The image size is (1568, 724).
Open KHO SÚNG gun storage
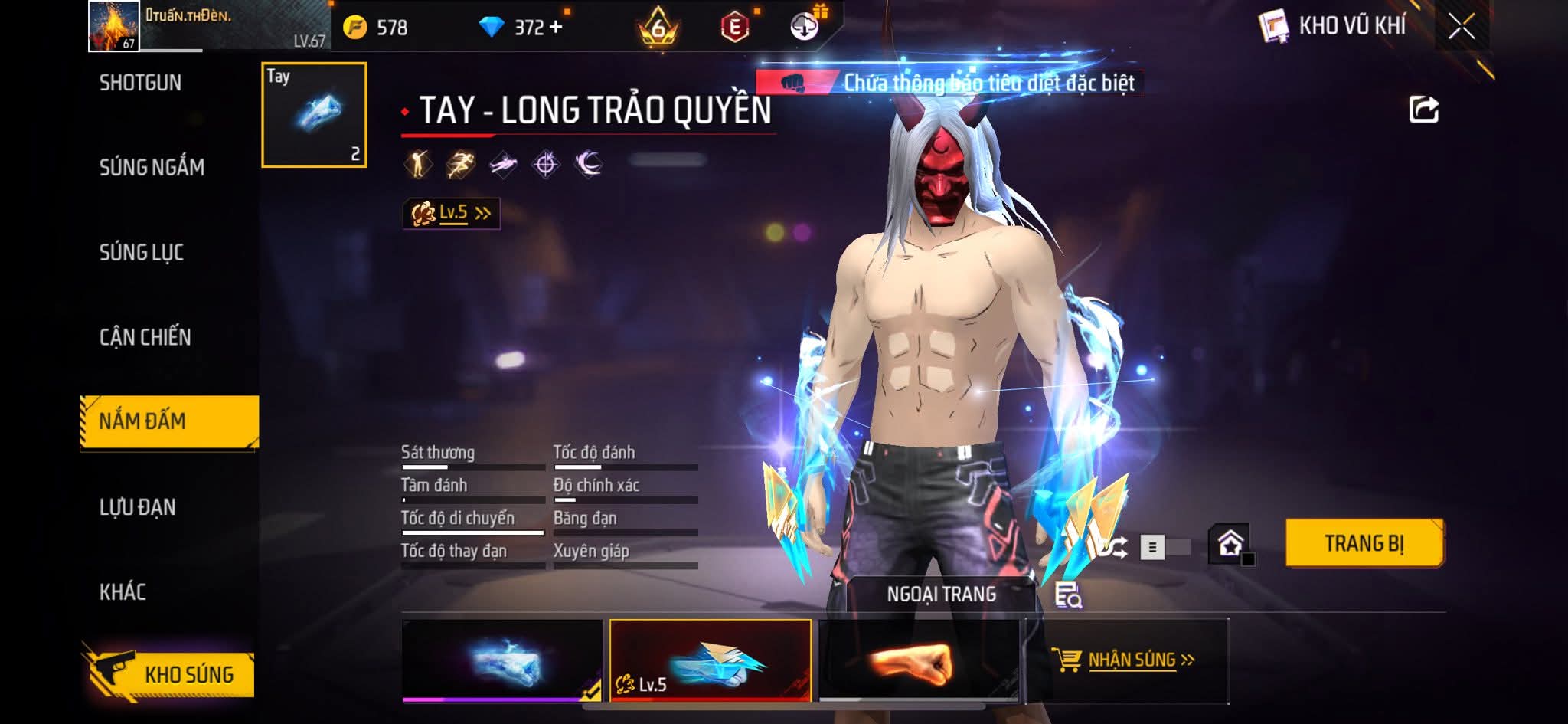click(170, 673)
